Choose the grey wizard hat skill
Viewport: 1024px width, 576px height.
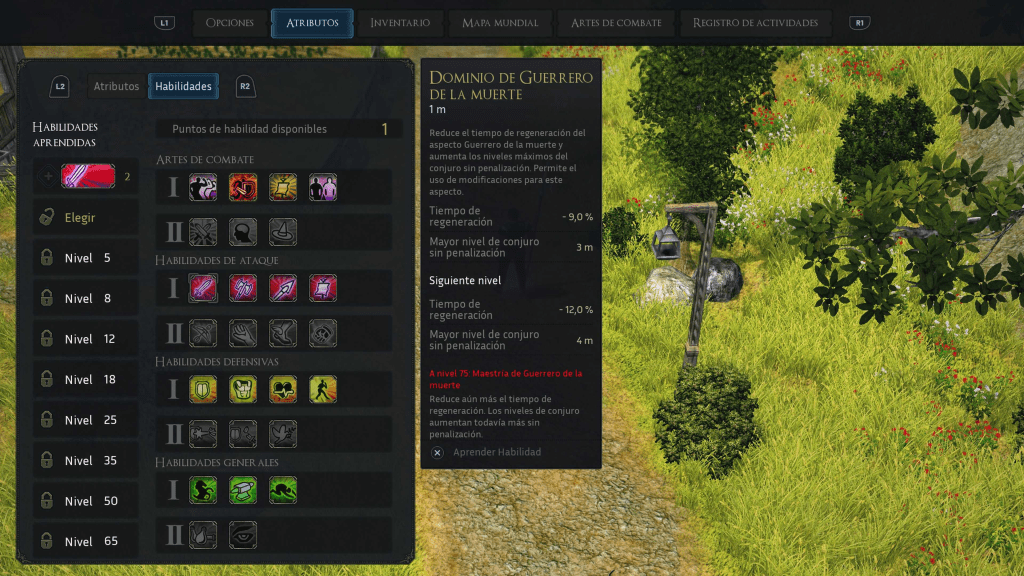point(283,232)
